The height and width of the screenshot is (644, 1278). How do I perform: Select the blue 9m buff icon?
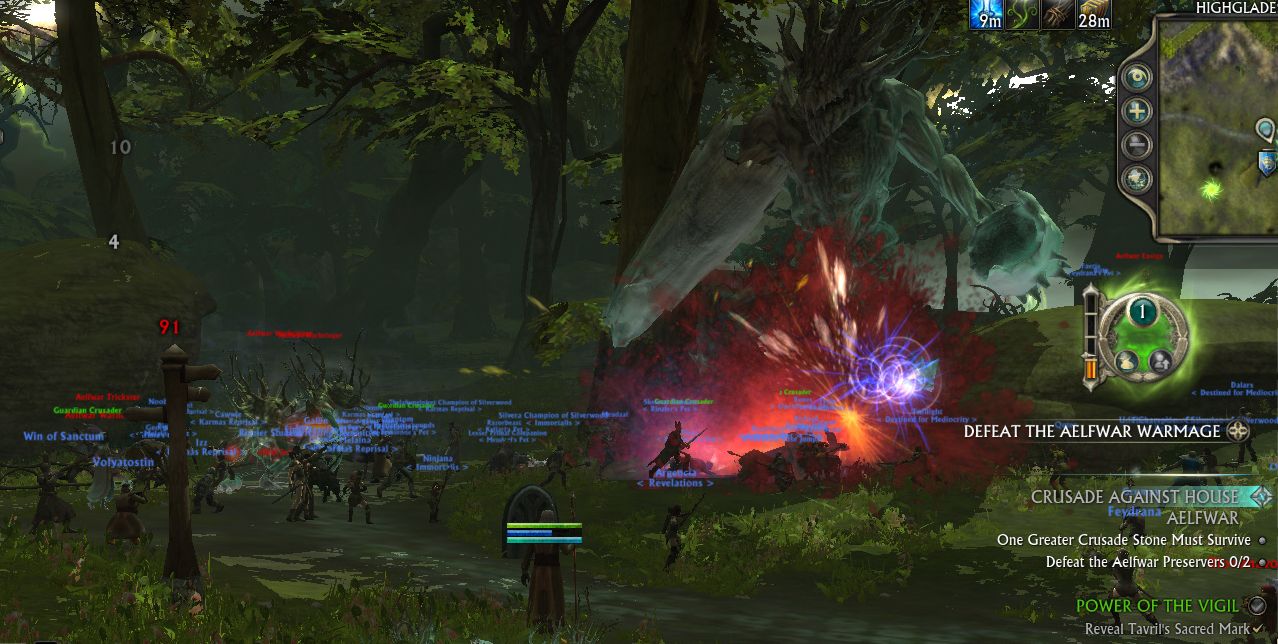coord(985,14)
